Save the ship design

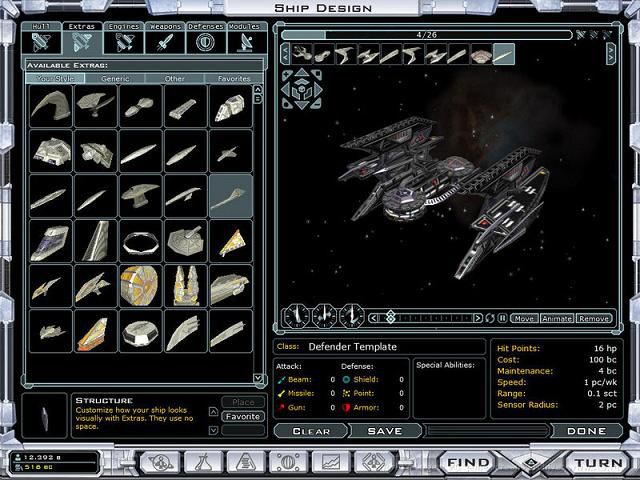pos(384,431)
